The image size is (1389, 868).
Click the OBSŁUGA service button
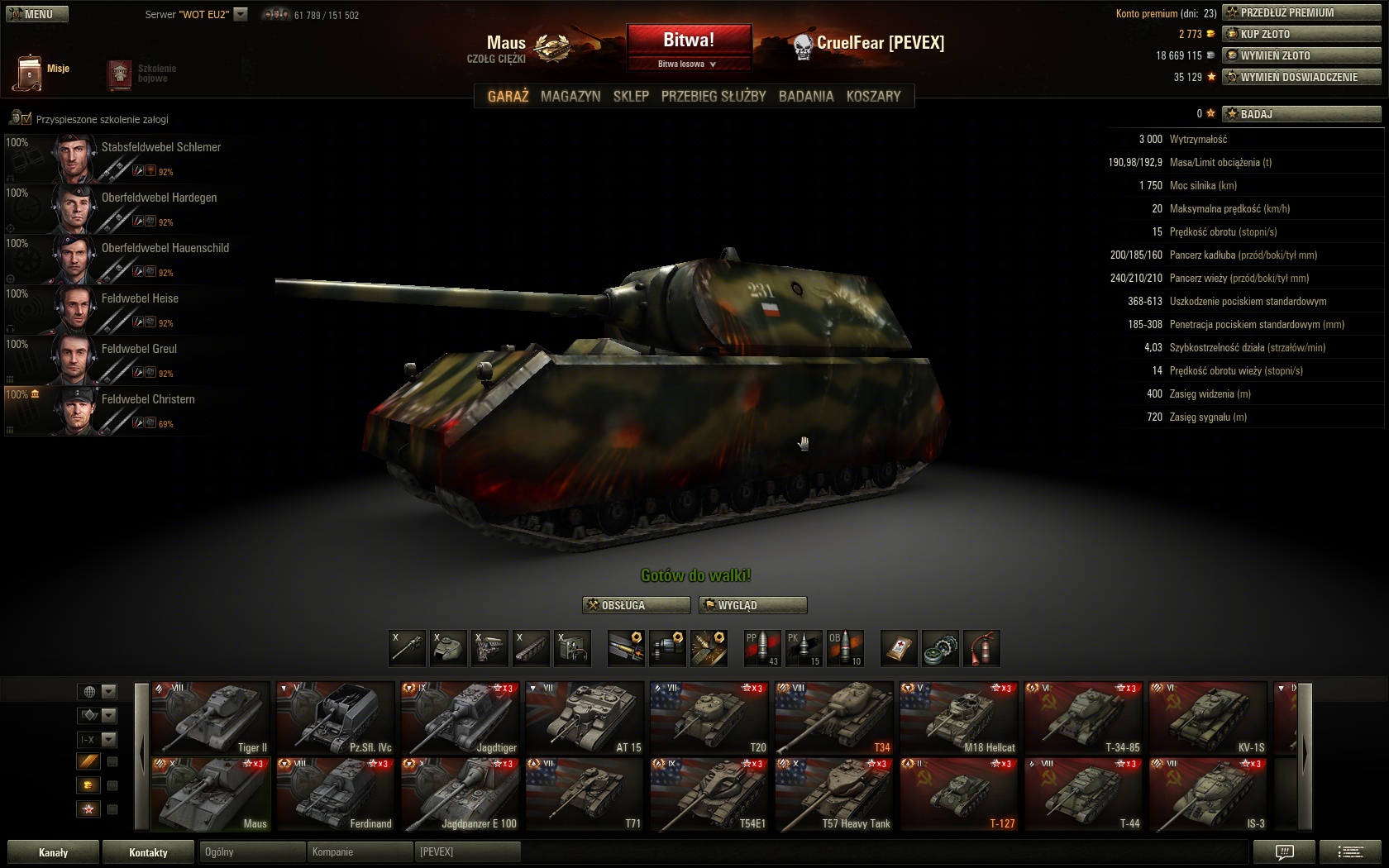click(636, 605)
